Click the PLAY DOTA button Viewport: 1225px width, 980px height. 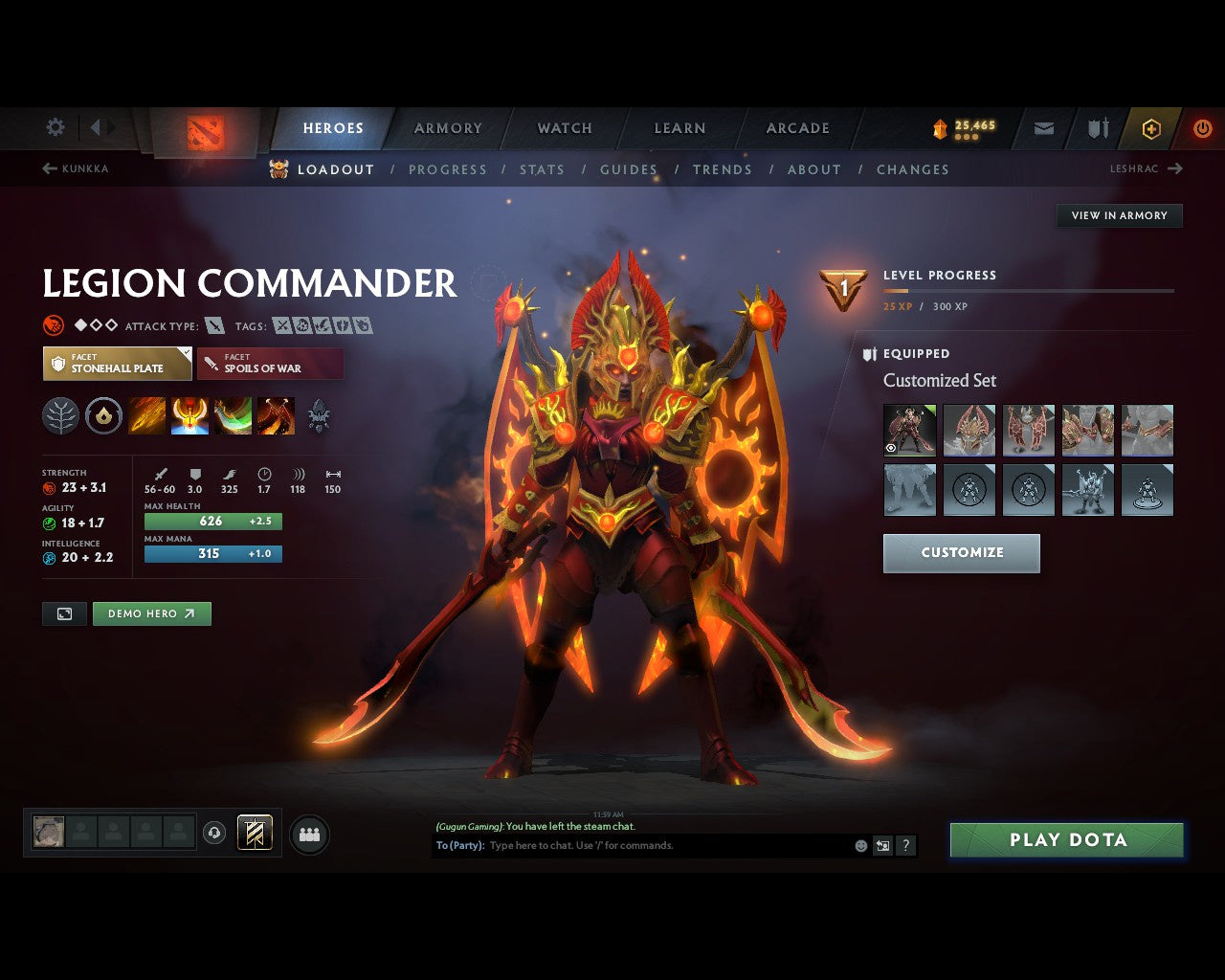[x=1066, y=839]
